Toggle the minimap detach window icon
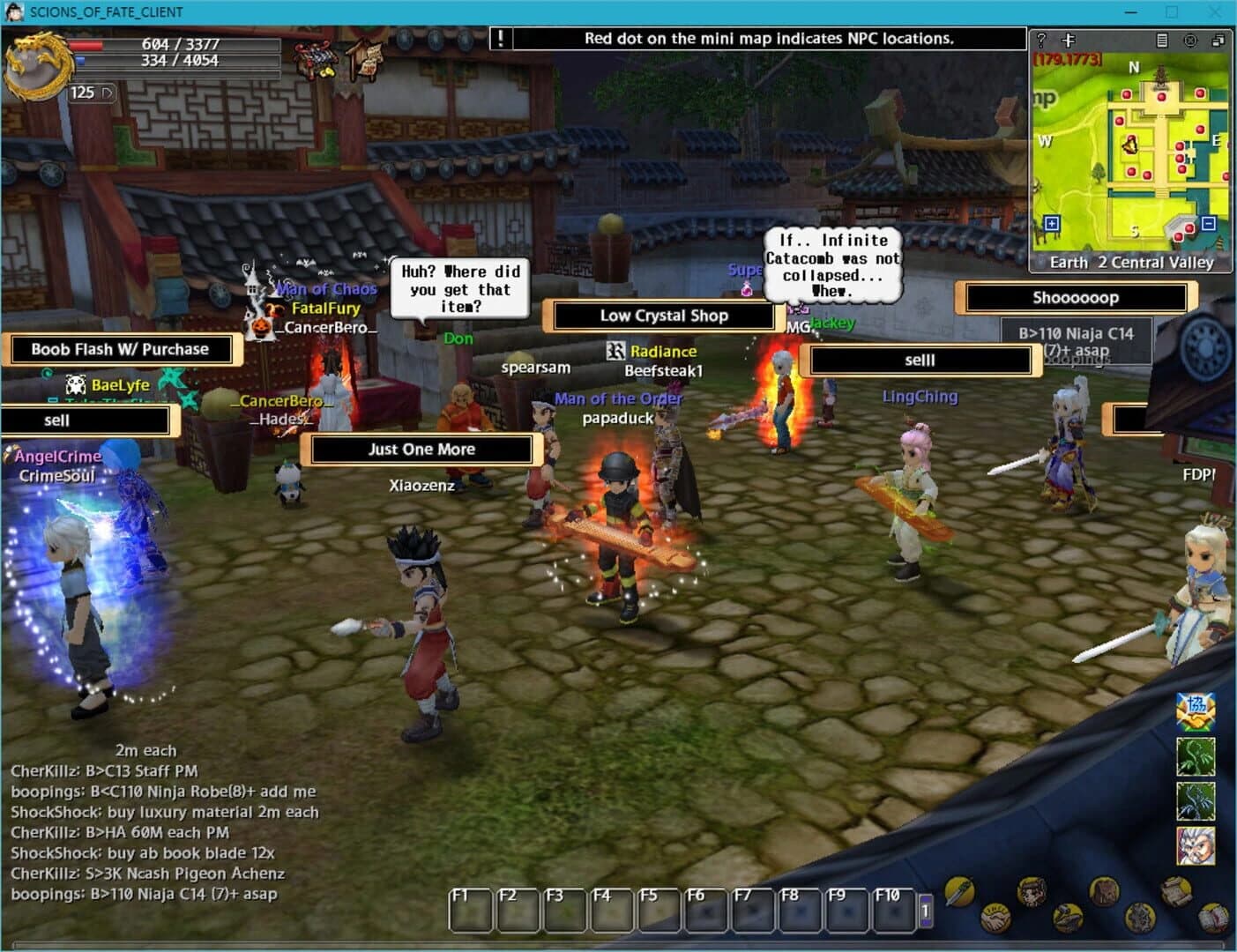This screenshot has height=952, width=1237. click(x=1218, y=41)
